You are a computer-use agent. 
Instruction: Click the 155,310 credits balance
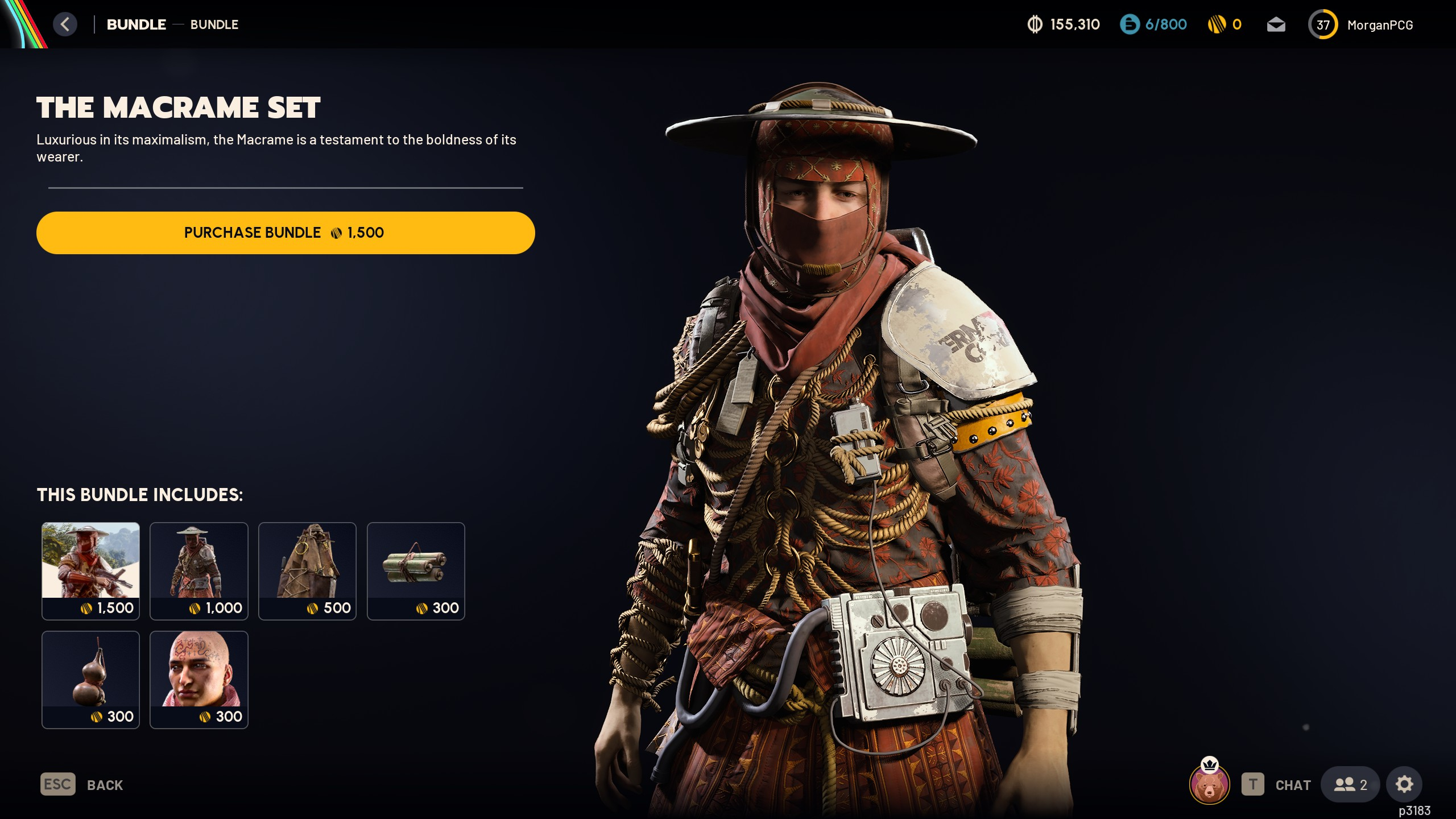pos(1064,24)
